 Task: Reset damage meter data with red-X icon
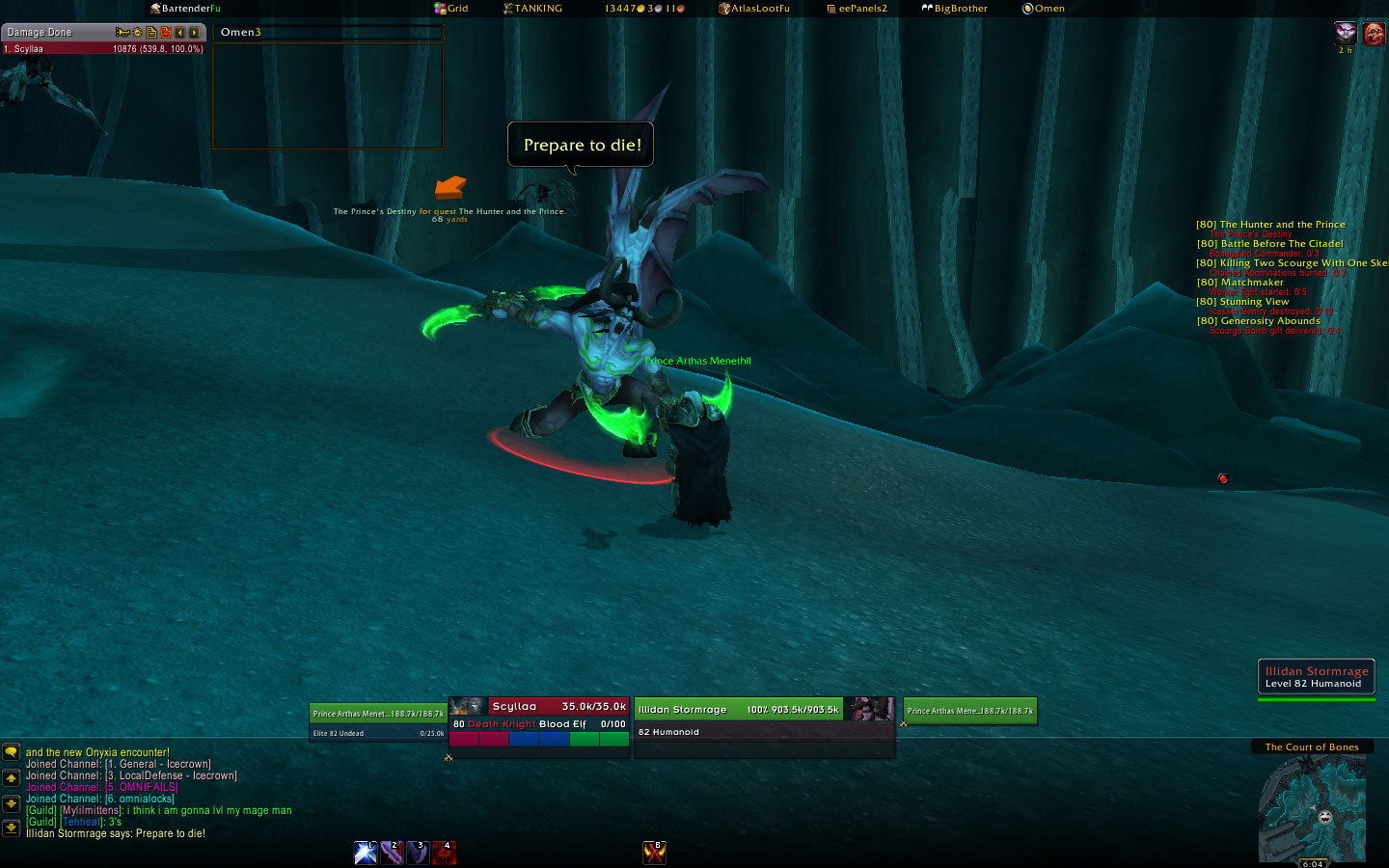pos(166,33)
